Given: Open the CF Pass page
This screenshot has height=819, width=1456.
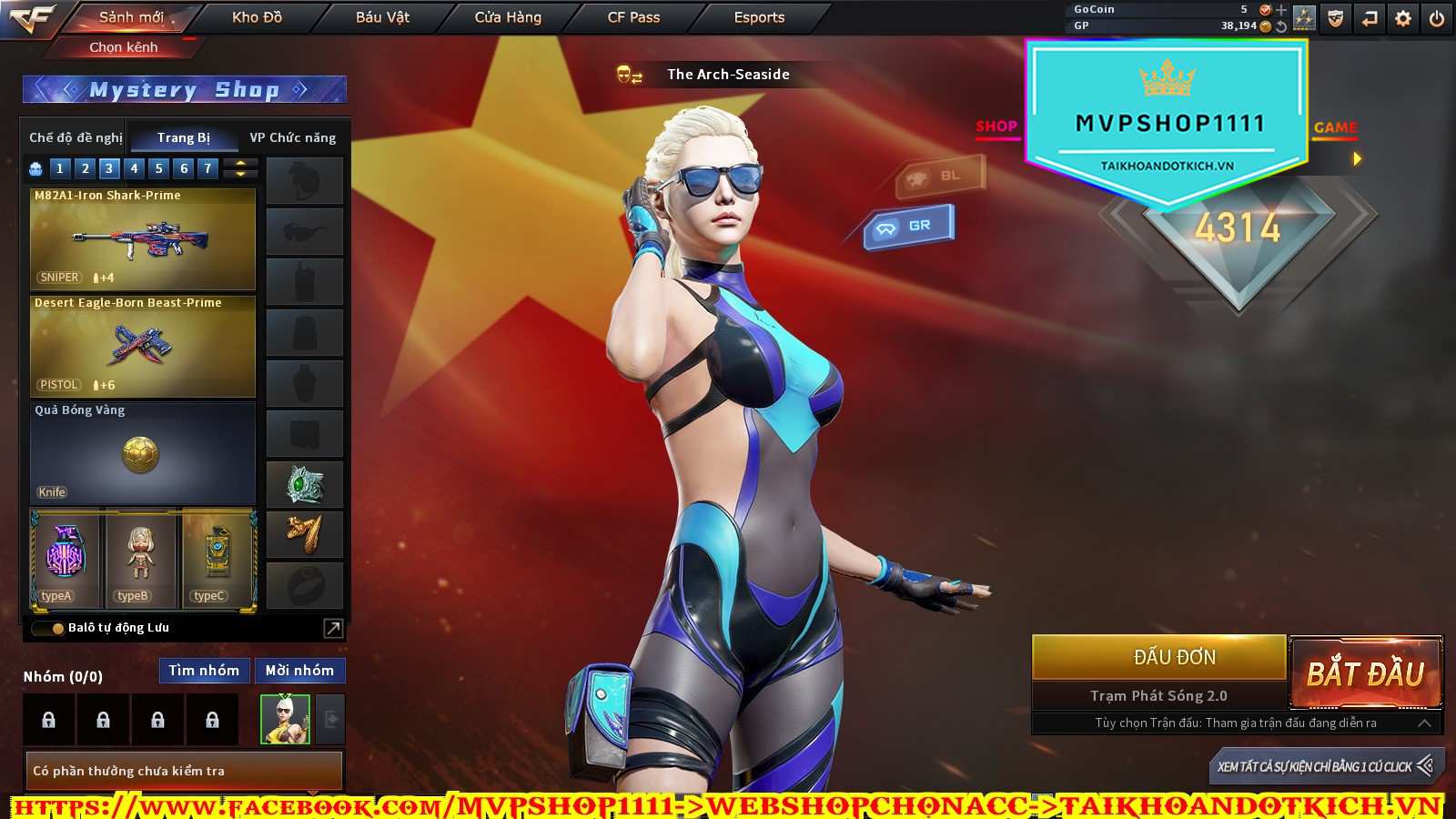Looking at the screenshot, I should pos(633,17).
